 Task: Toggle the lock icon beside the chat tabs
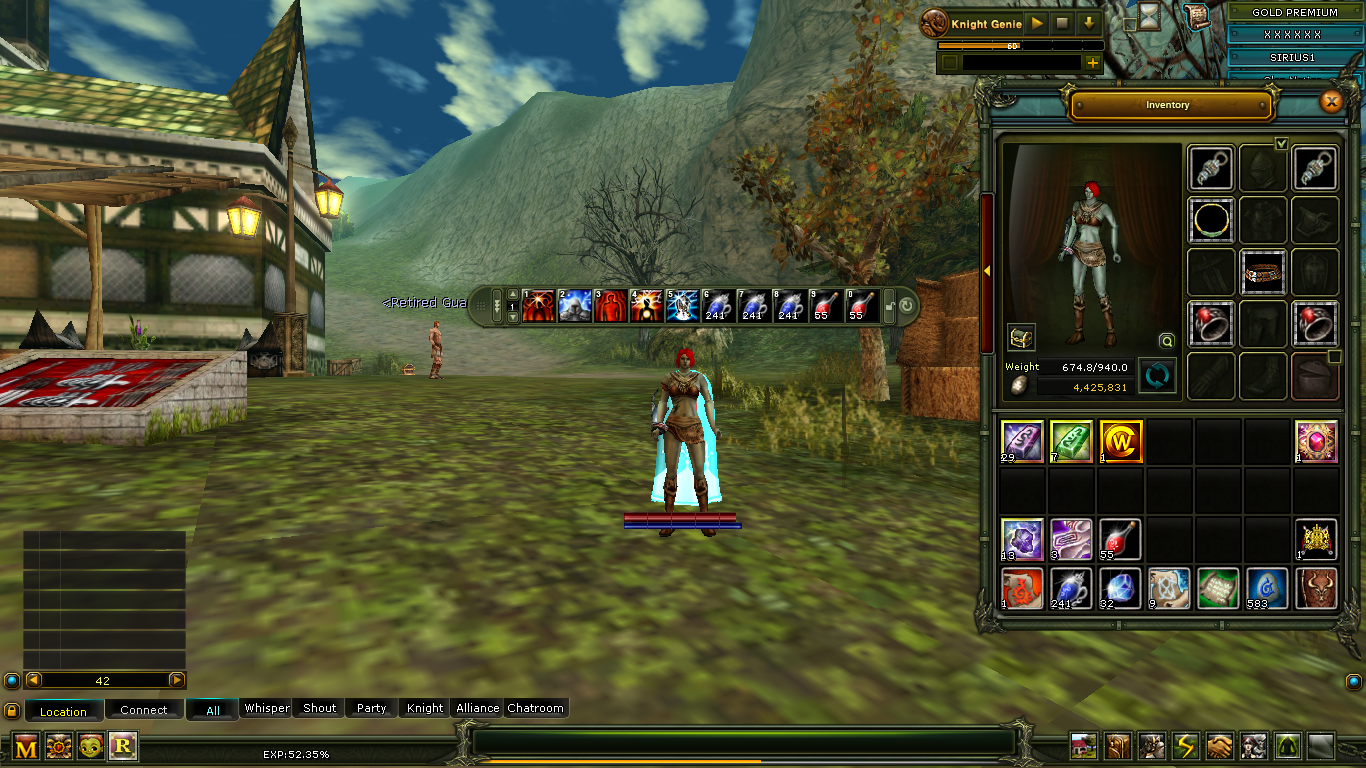click(11, 709)
